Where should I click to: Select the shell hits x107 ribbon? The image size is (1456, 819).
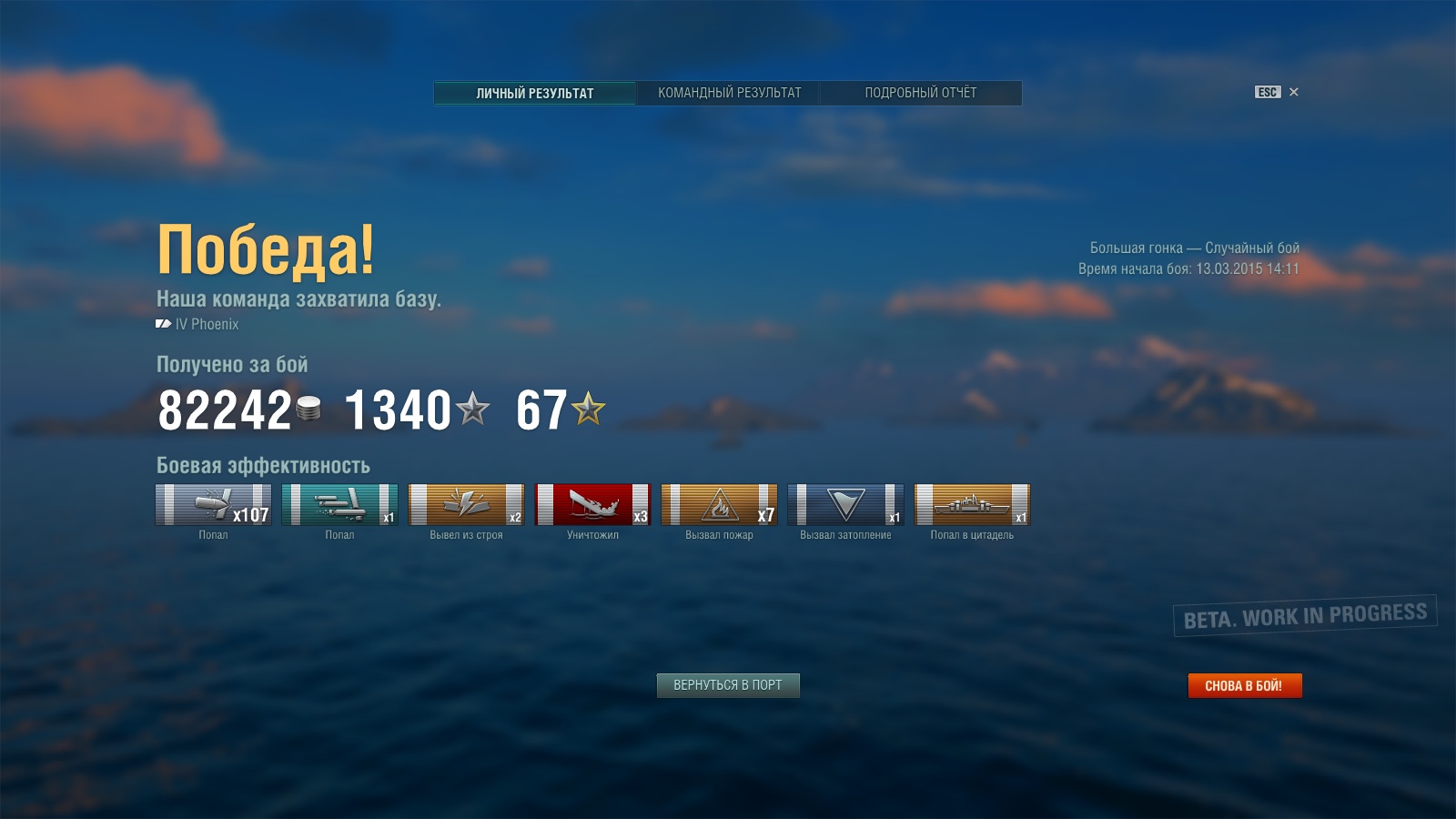214,505
